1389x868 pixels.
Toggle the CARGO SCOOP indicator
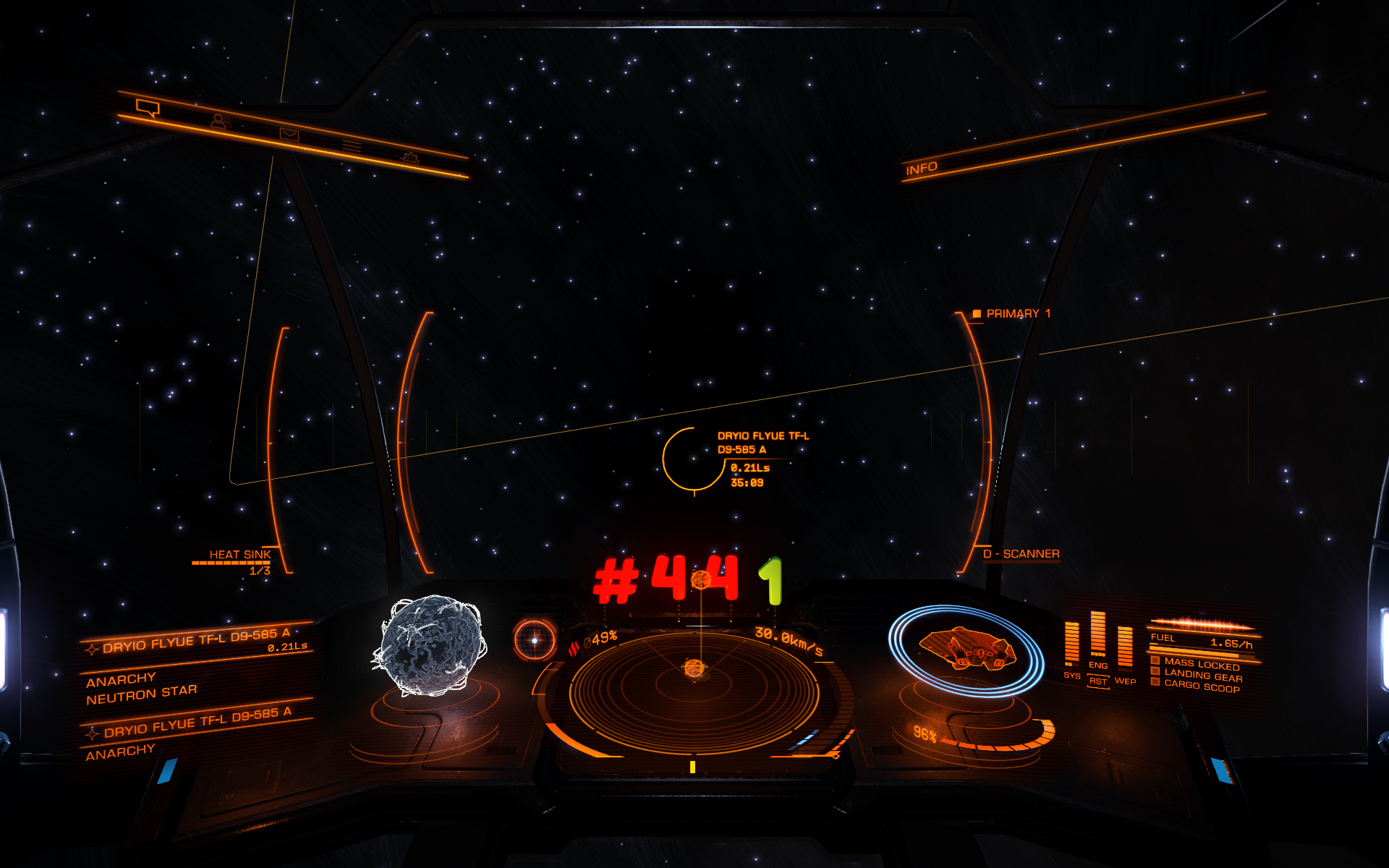pyautogui.click(x=1201, y=686)
